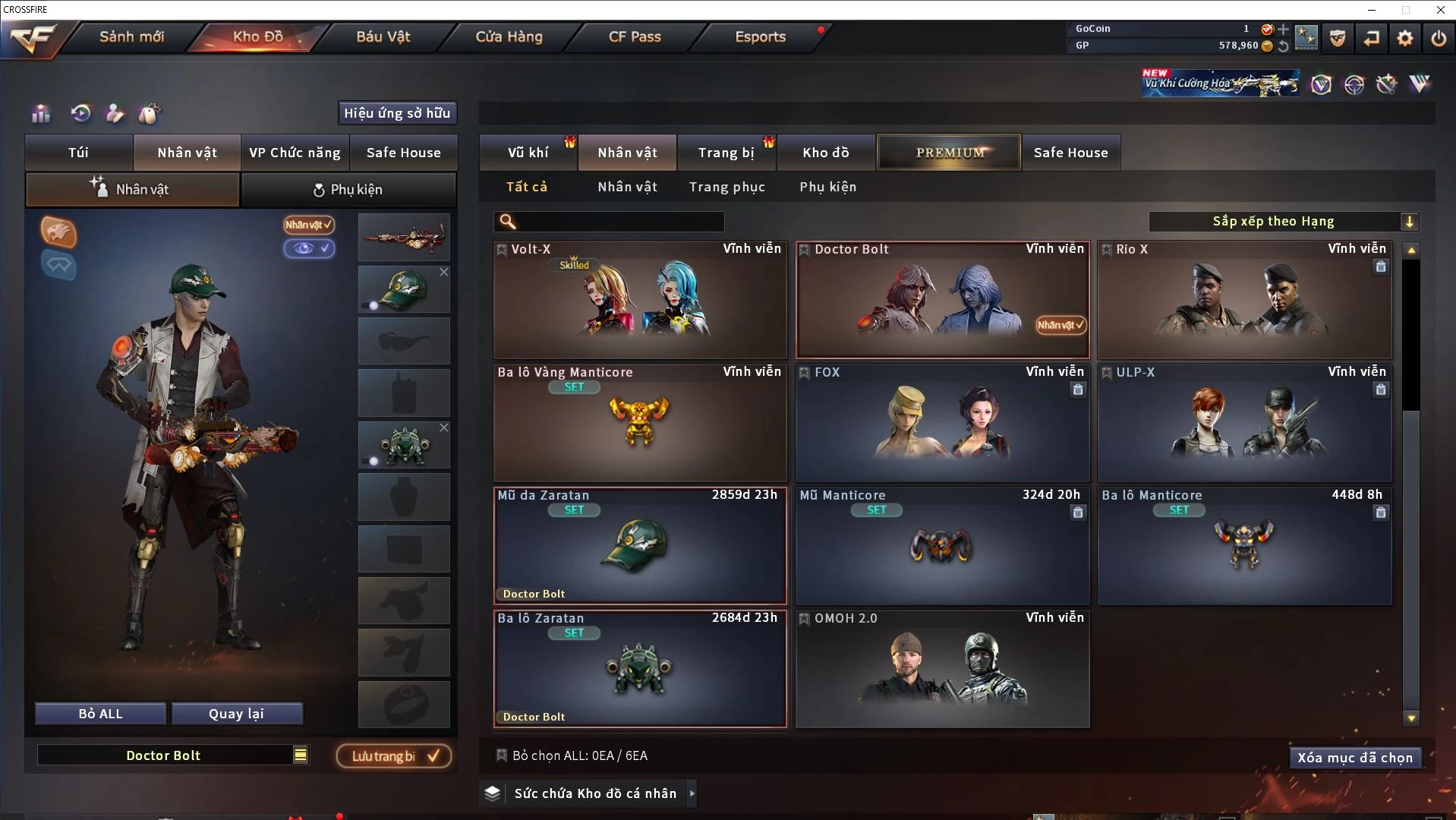Click the Bỏ ALL button
1456x820 pixels.
(x=100, y=714)
